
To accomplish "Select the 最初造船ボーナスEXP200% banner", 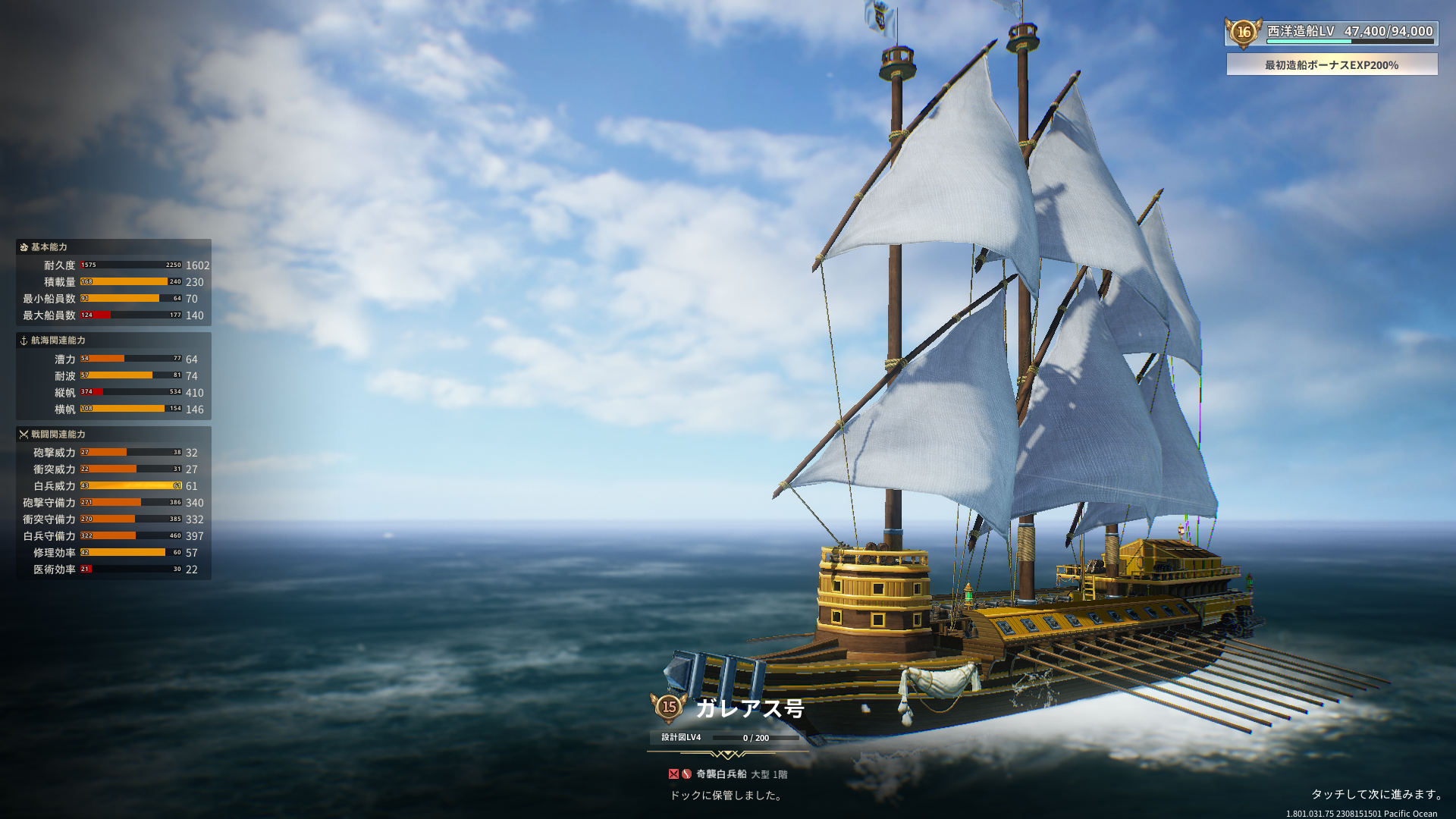I will (x=1332, y=64).
